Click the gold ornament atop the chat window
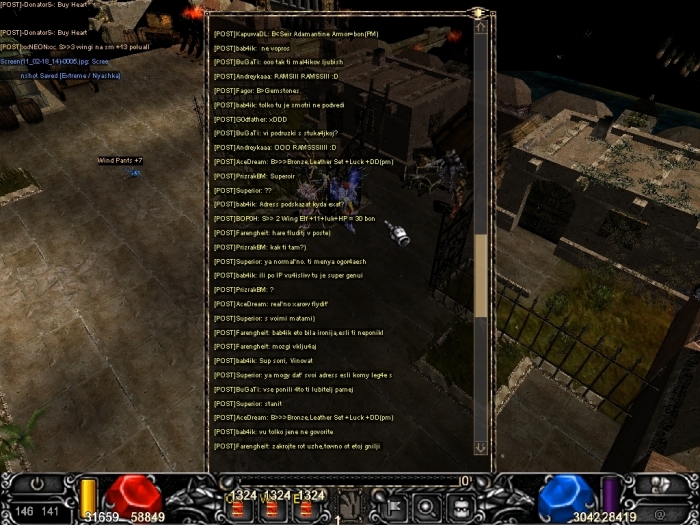Screen dimensions: 700x525 click(479, 13)
